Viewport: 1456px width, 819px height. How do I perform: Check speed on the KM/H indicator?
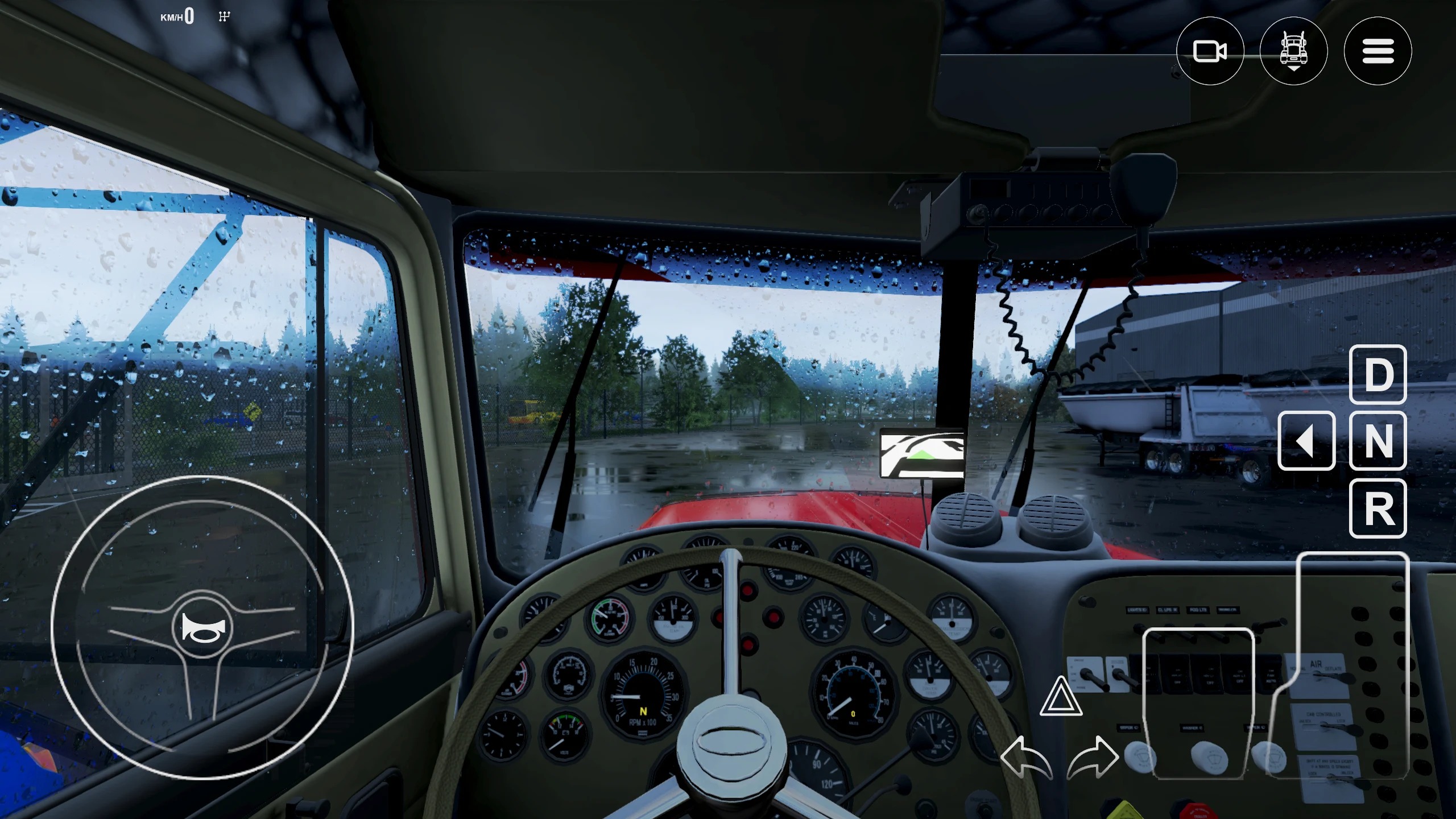point(179,16)
